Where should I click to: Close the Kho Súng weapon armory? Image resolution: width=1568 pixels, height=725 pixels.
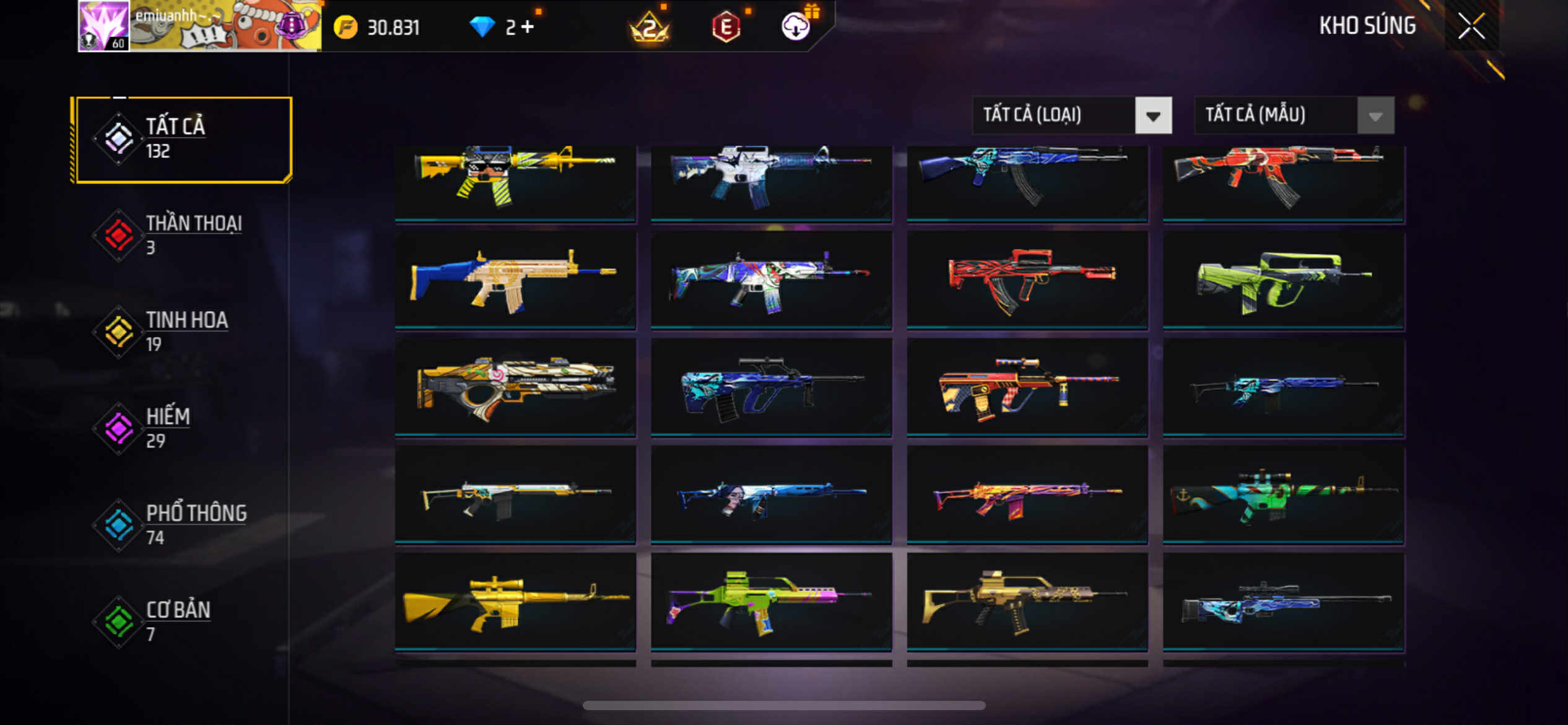[x=1471, y=26]
